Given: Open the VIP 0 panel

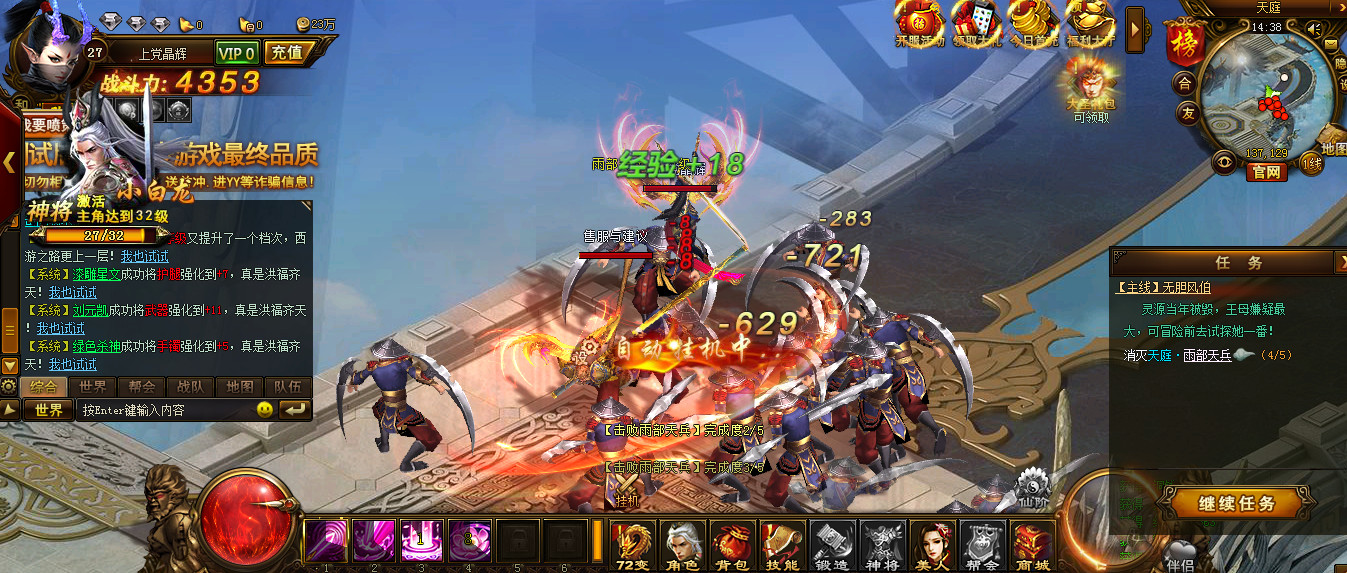Looking at the screenshot, I should click(238, 53).
